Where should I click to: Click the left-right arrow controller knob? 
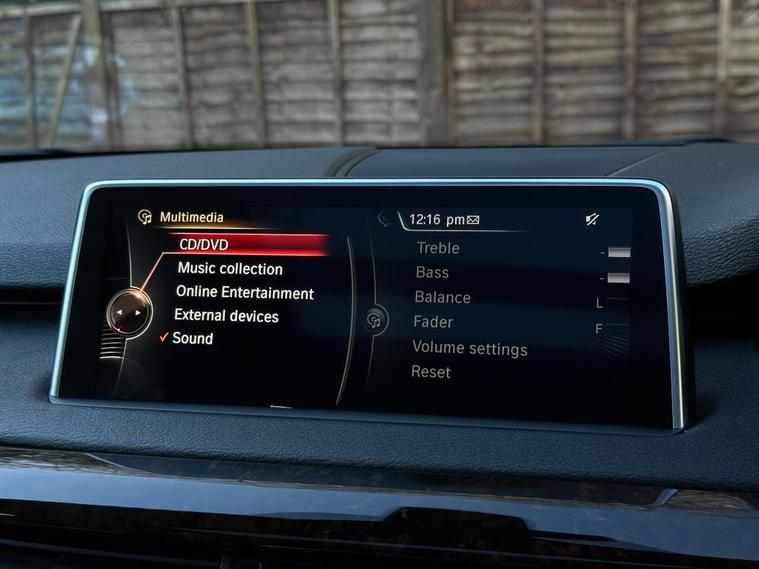tap(127, 312)
